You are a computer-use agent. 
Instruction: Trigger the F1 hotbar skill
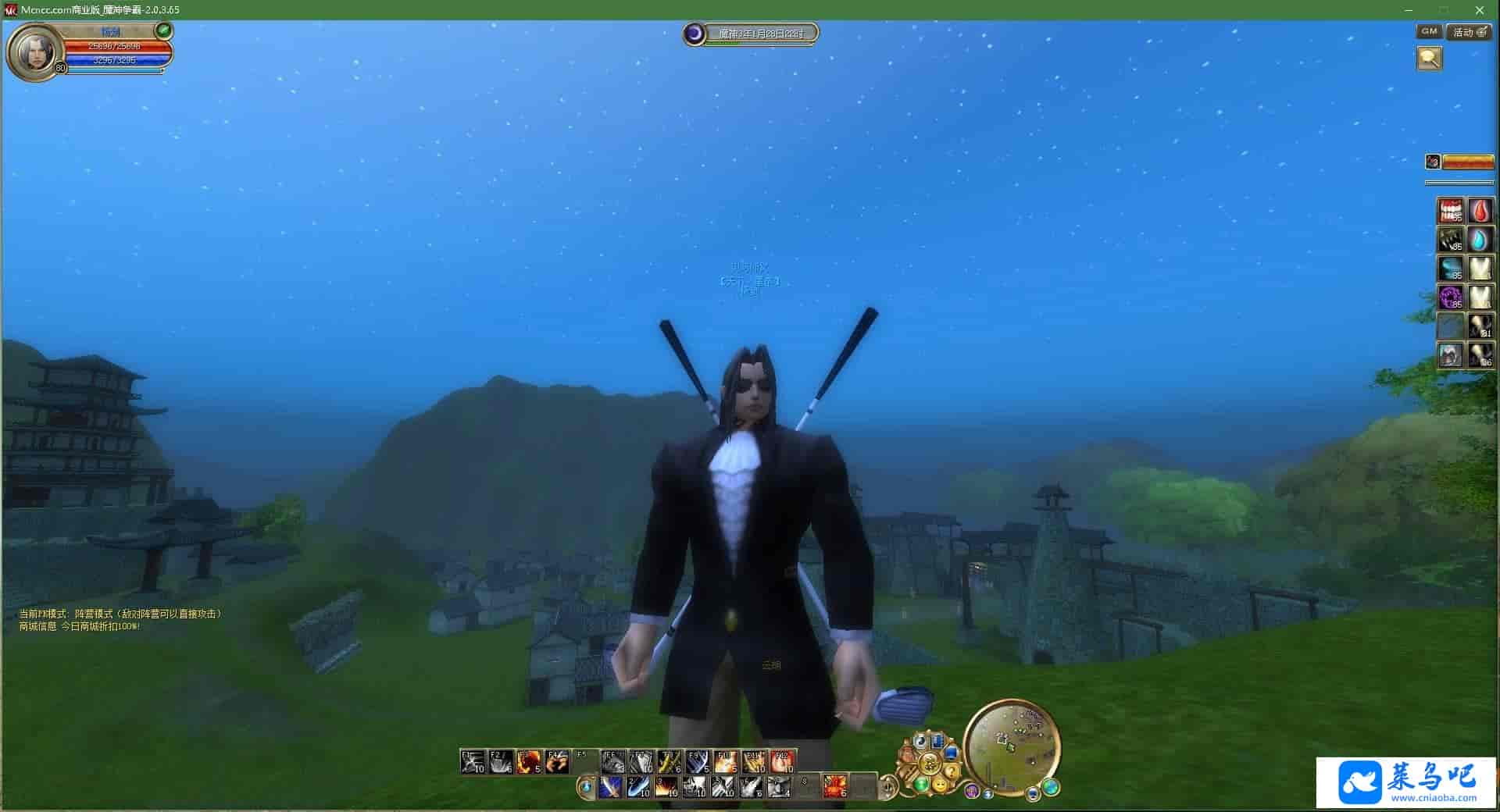[x=473, y=761]
